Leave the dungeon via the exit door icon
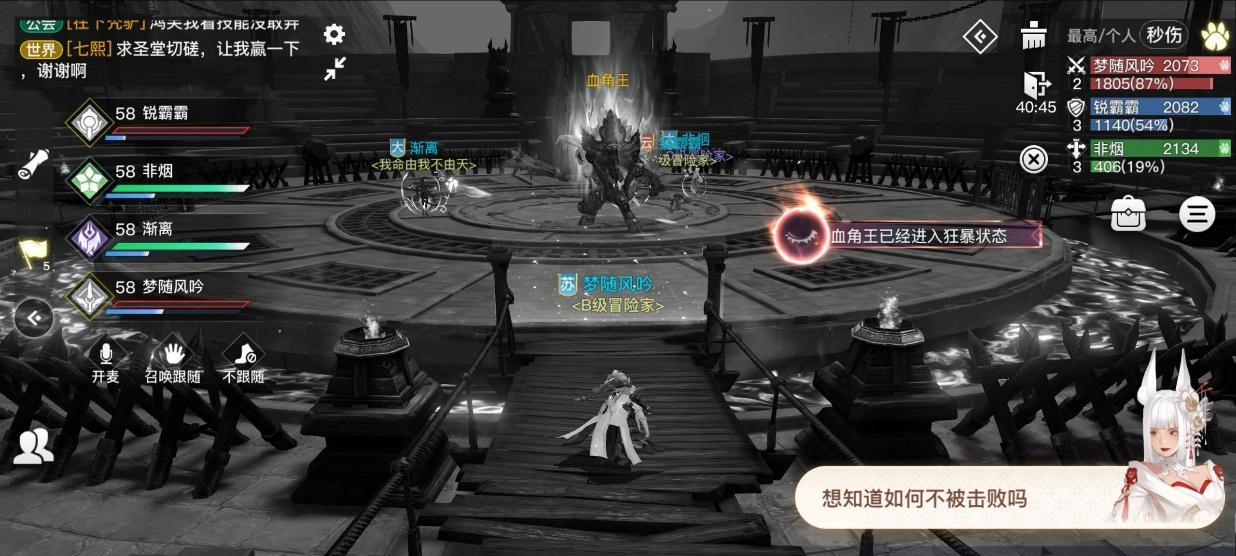The height and width of the screenshot is (556, 1236). tap(1034, 85)
